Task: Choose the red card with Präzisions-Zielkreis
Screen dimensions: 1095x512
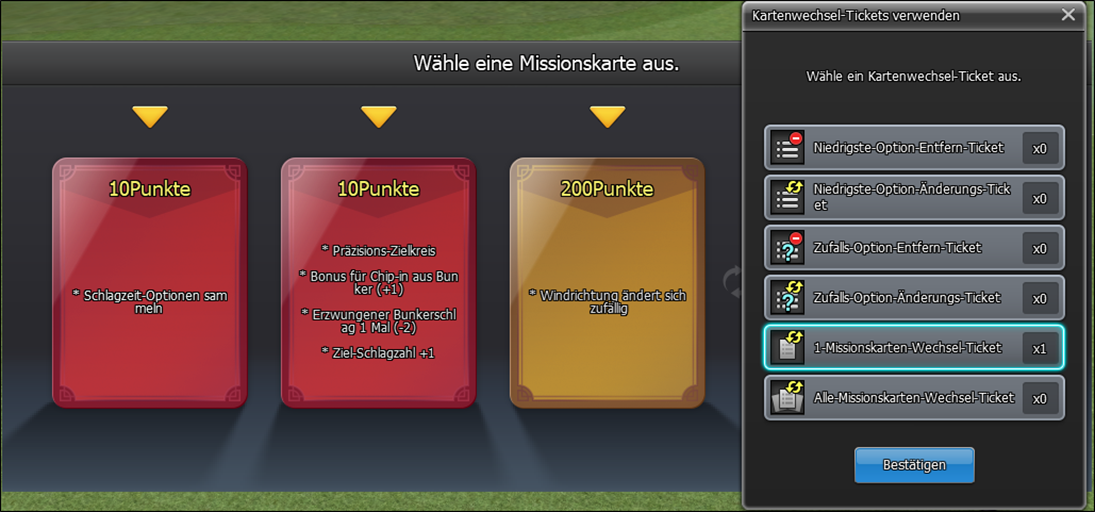Action: (379, 283)
